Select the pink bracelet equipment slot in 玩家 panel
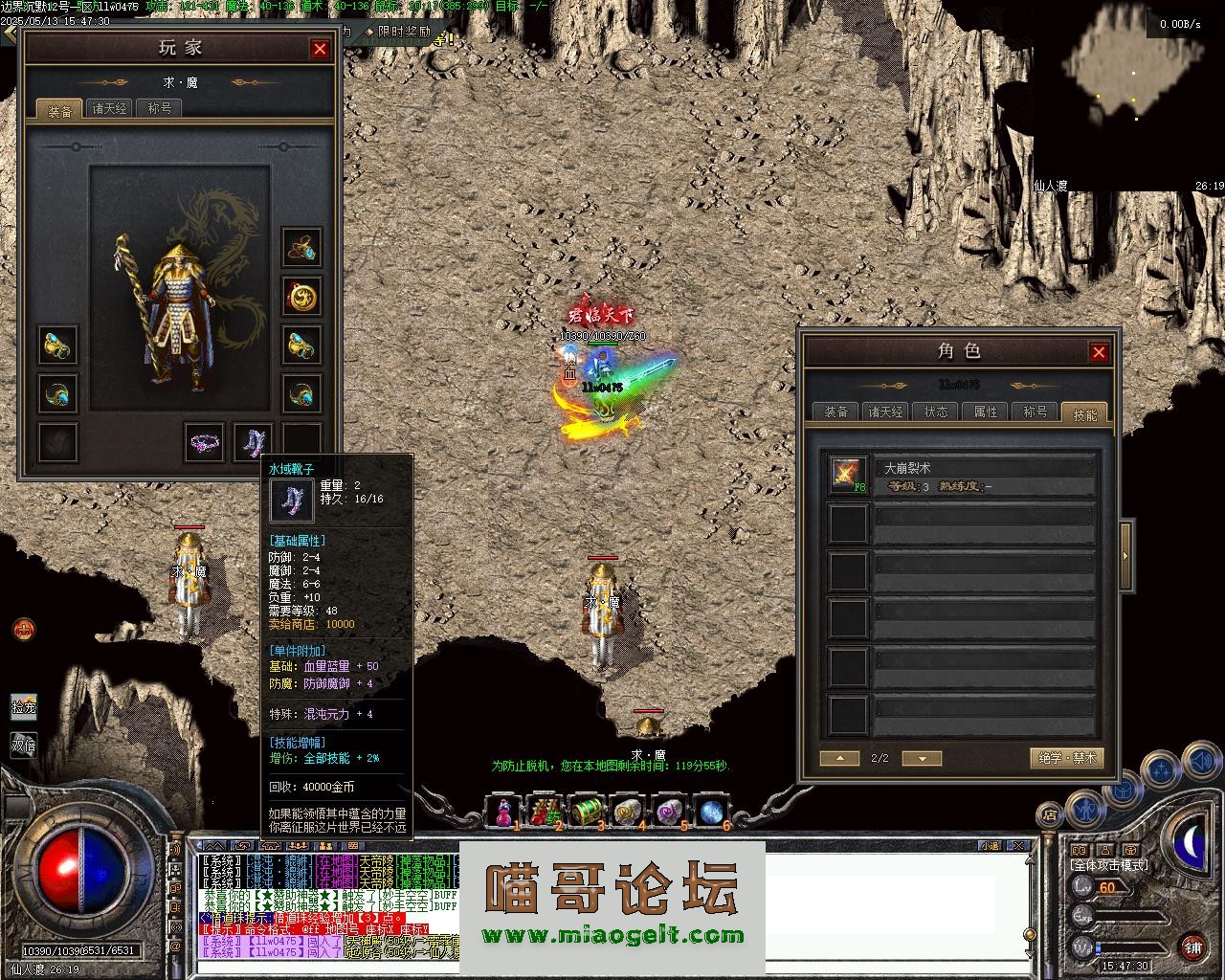1225x980 pixels. coord(204,442)
